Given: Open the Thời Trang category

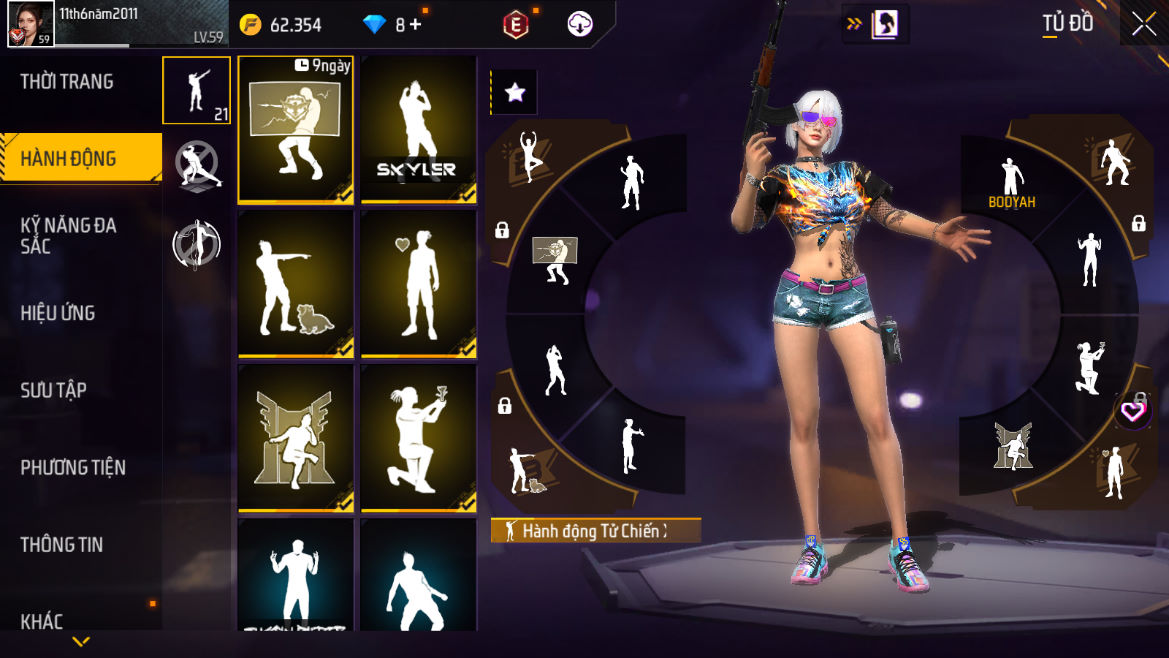Looking at the screenshot, I should click(67, 82).
